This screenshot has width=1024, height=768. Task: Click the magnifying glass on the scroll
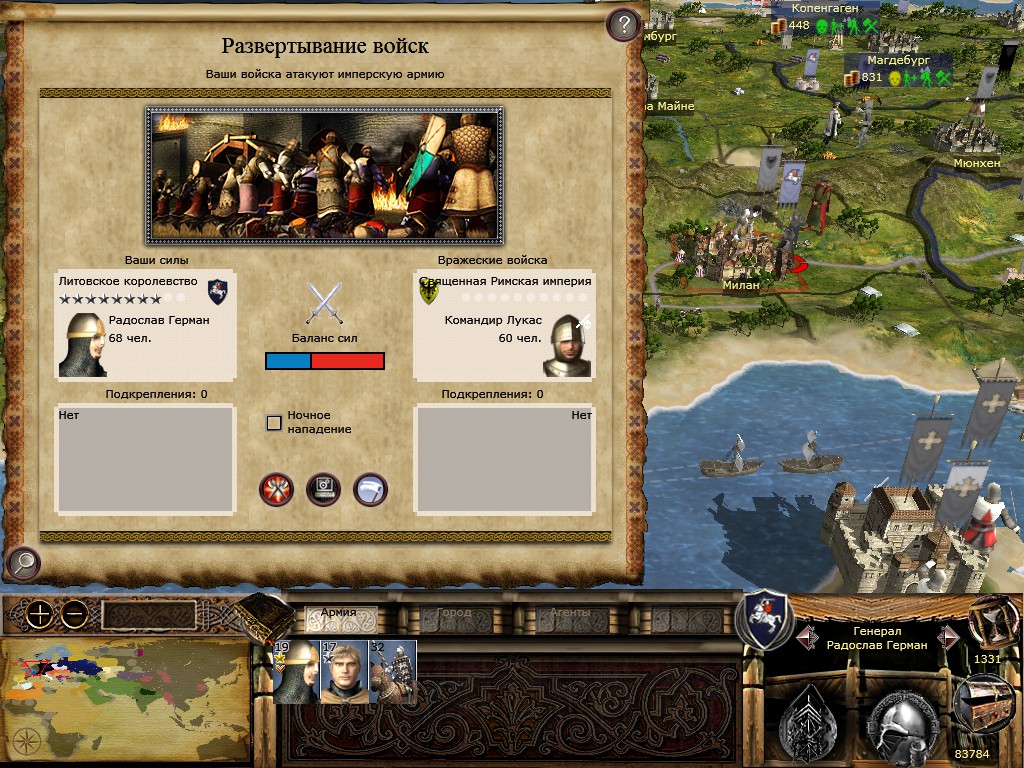click(x=22, y=564)
